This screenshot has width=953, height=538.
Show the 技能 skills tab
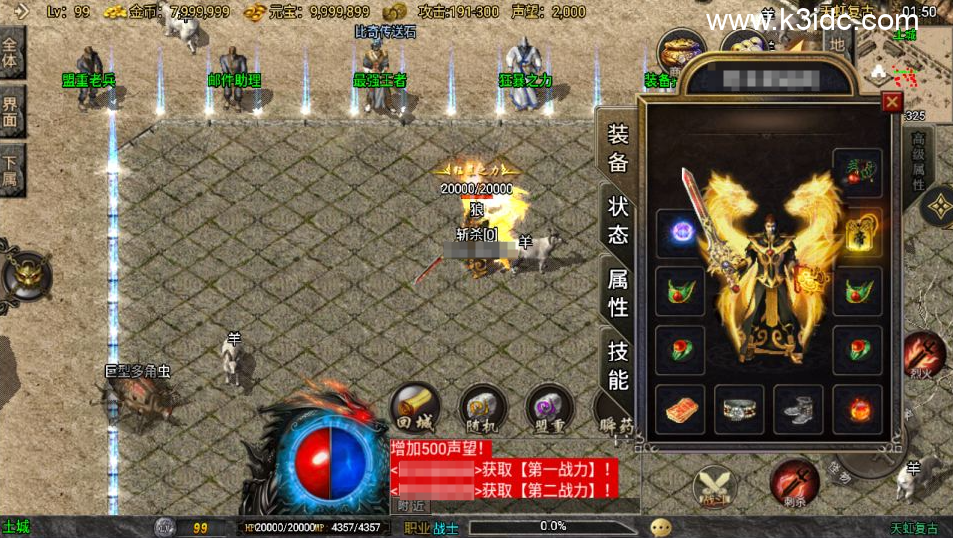tap(618, 365)
